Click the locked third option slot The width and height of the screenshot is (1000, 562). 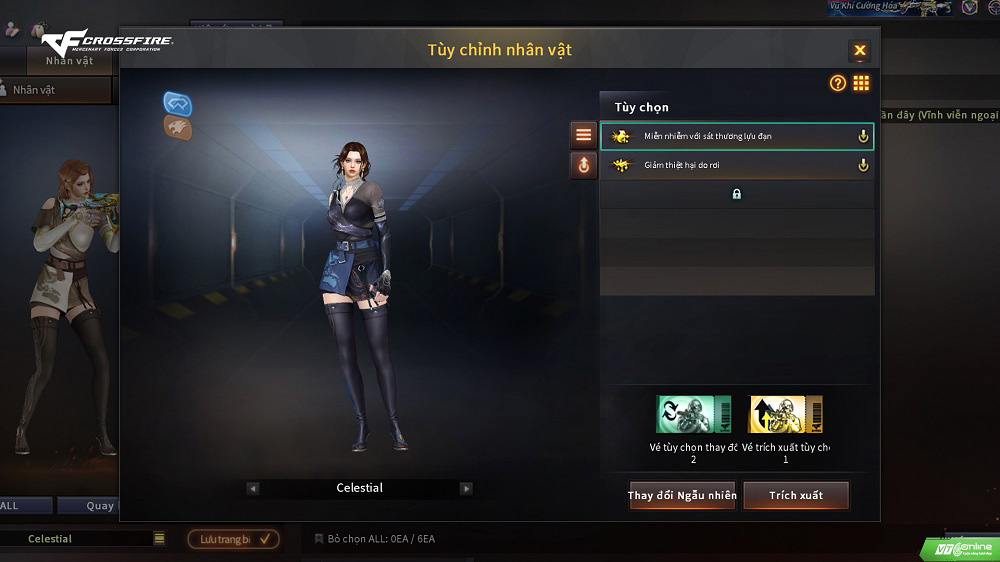tap(736, 194)
